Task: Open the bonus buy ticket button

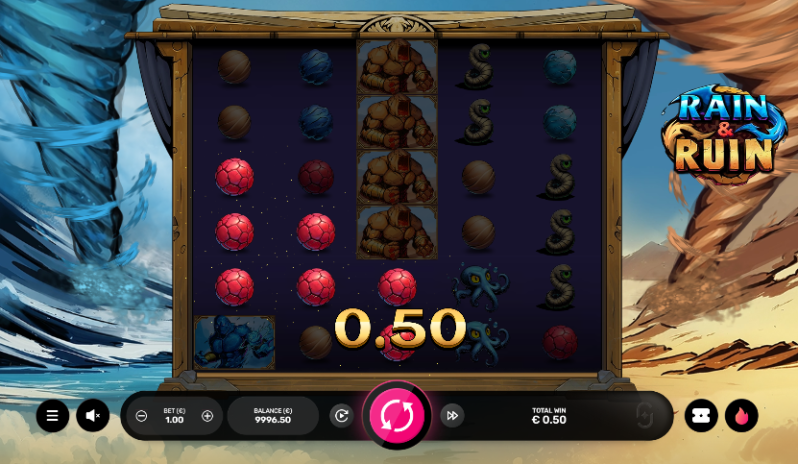Action: tap(701, 416)
